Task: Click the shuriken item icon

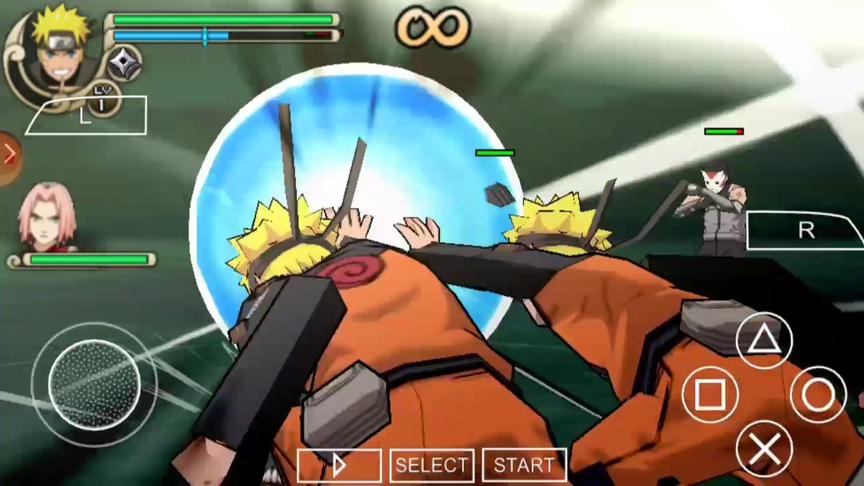Action: click(x=125, y=62)
